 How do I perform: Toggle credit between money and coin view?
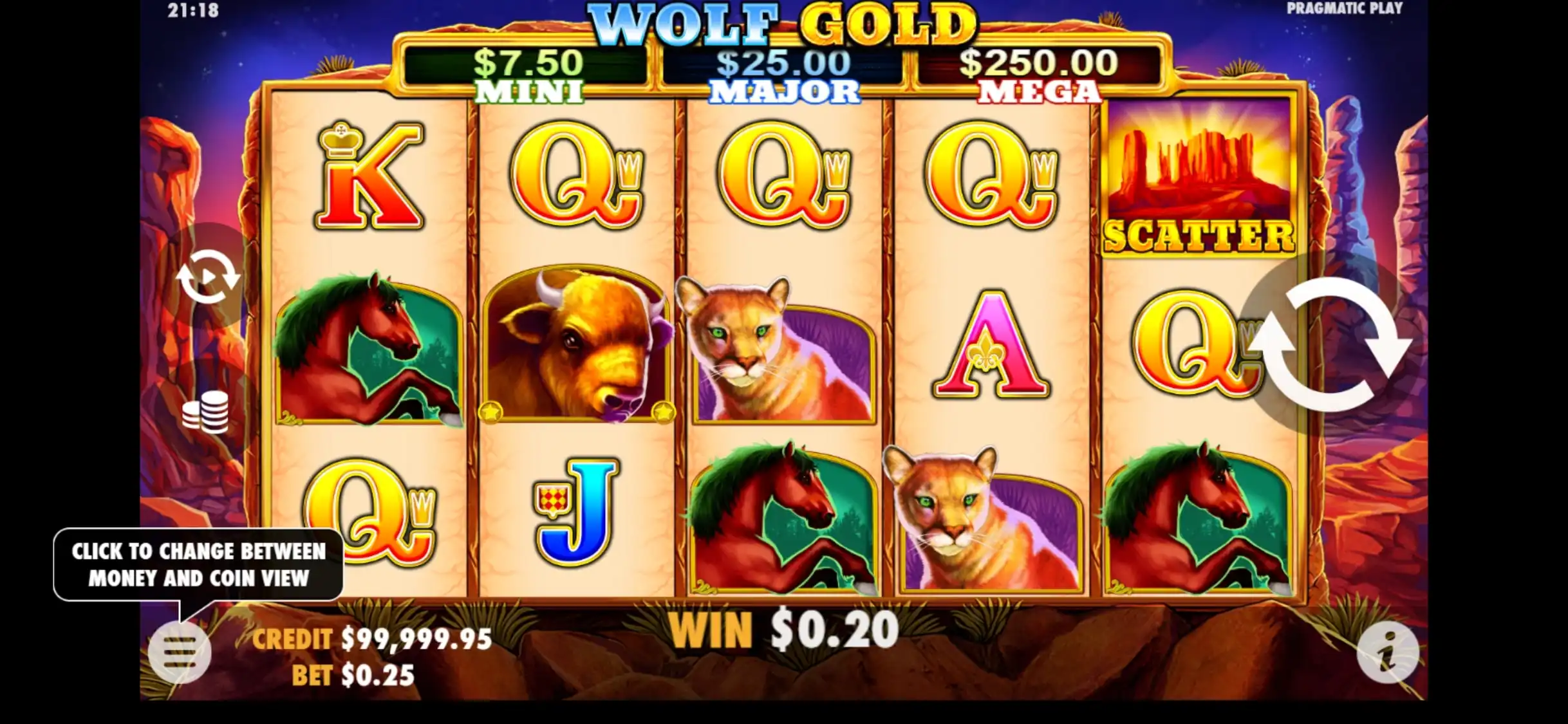[371, 640]
